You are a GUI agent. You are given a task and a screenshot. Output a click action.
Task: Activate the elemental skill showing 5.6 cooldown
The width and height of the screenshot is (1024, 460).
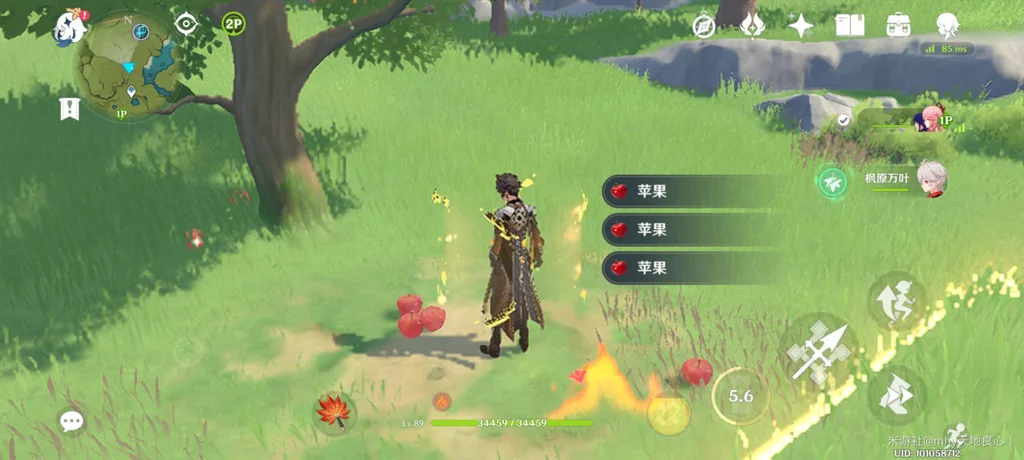pos(740,396)
